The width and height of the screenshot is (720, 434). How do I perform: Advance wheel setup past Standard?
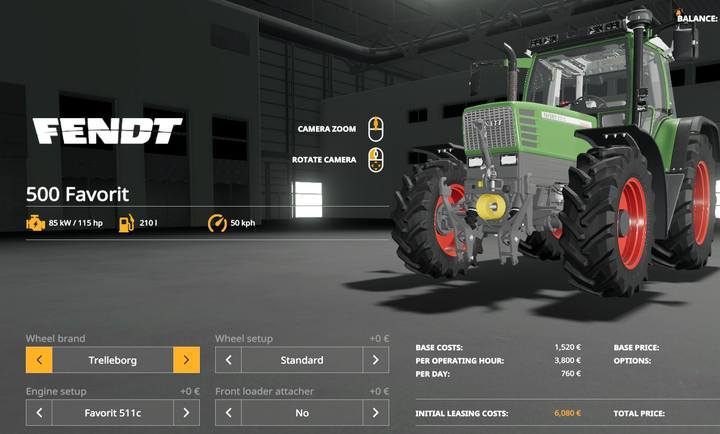click(x=376, y=360)
